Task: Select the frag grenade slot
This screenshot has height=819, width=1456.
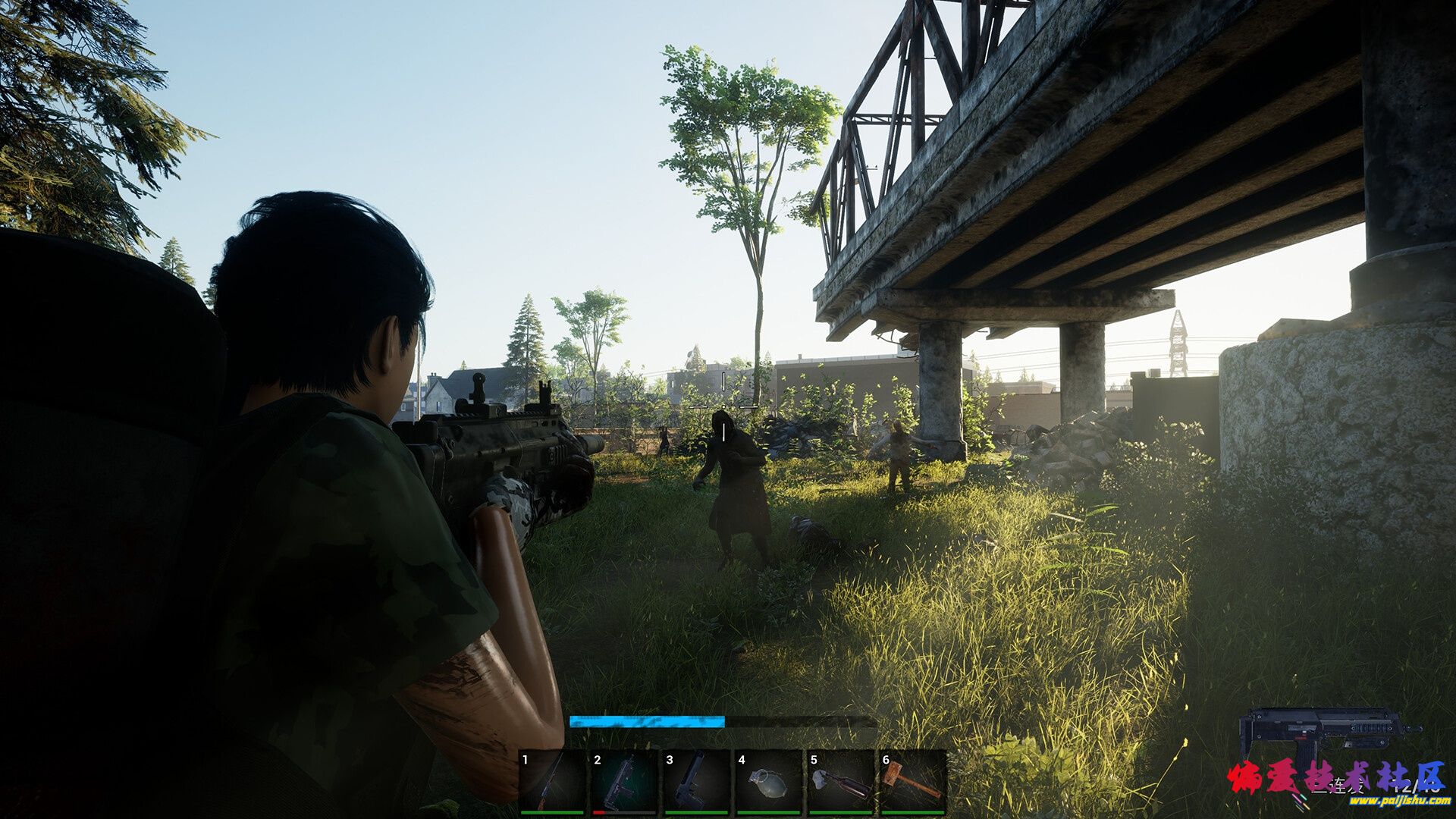Action: tap(767, 782)
